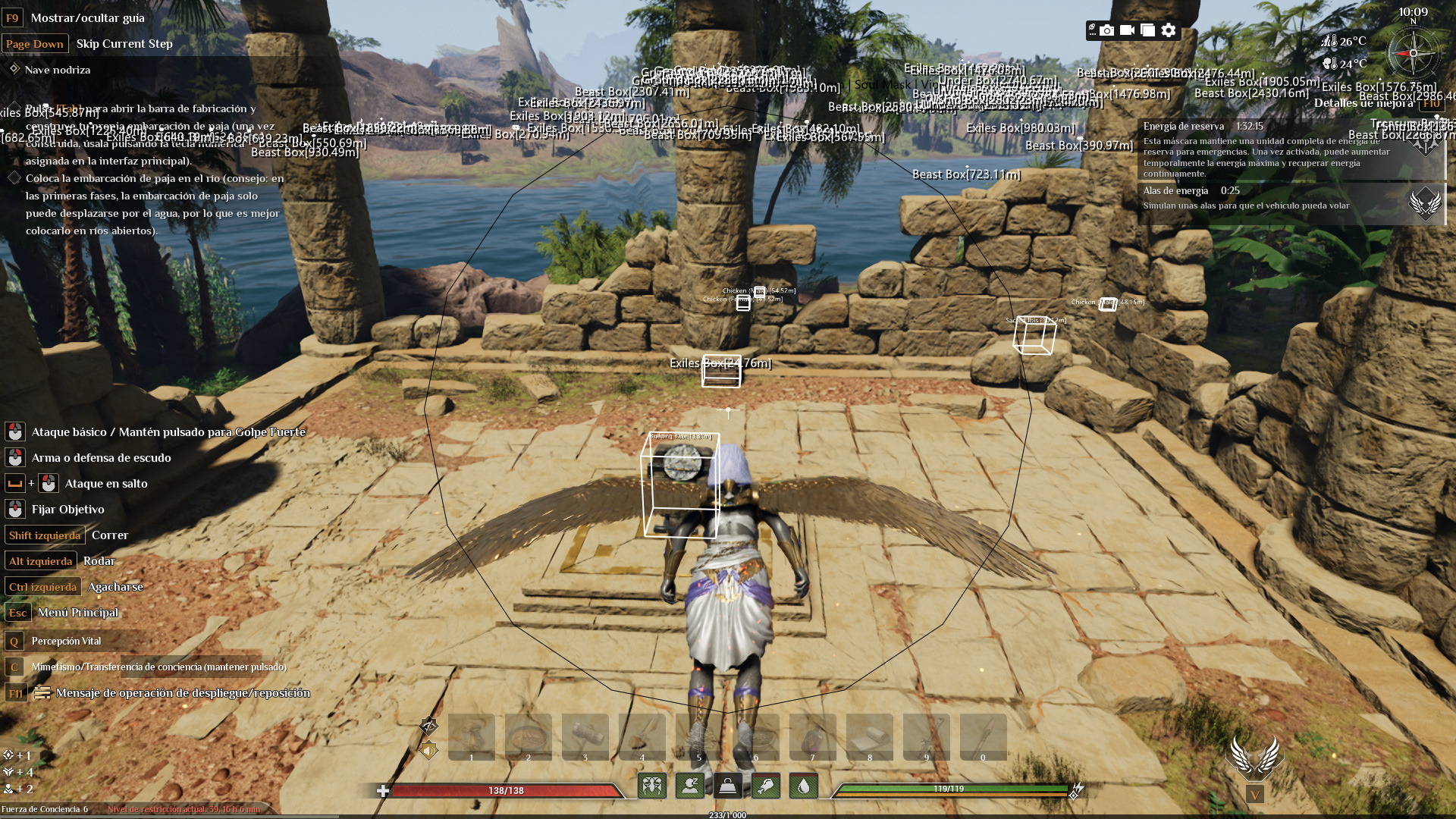Click the drumstick hunger status icon
Image resolution: width=1456 pixels, height=819 pixels.
766,786
